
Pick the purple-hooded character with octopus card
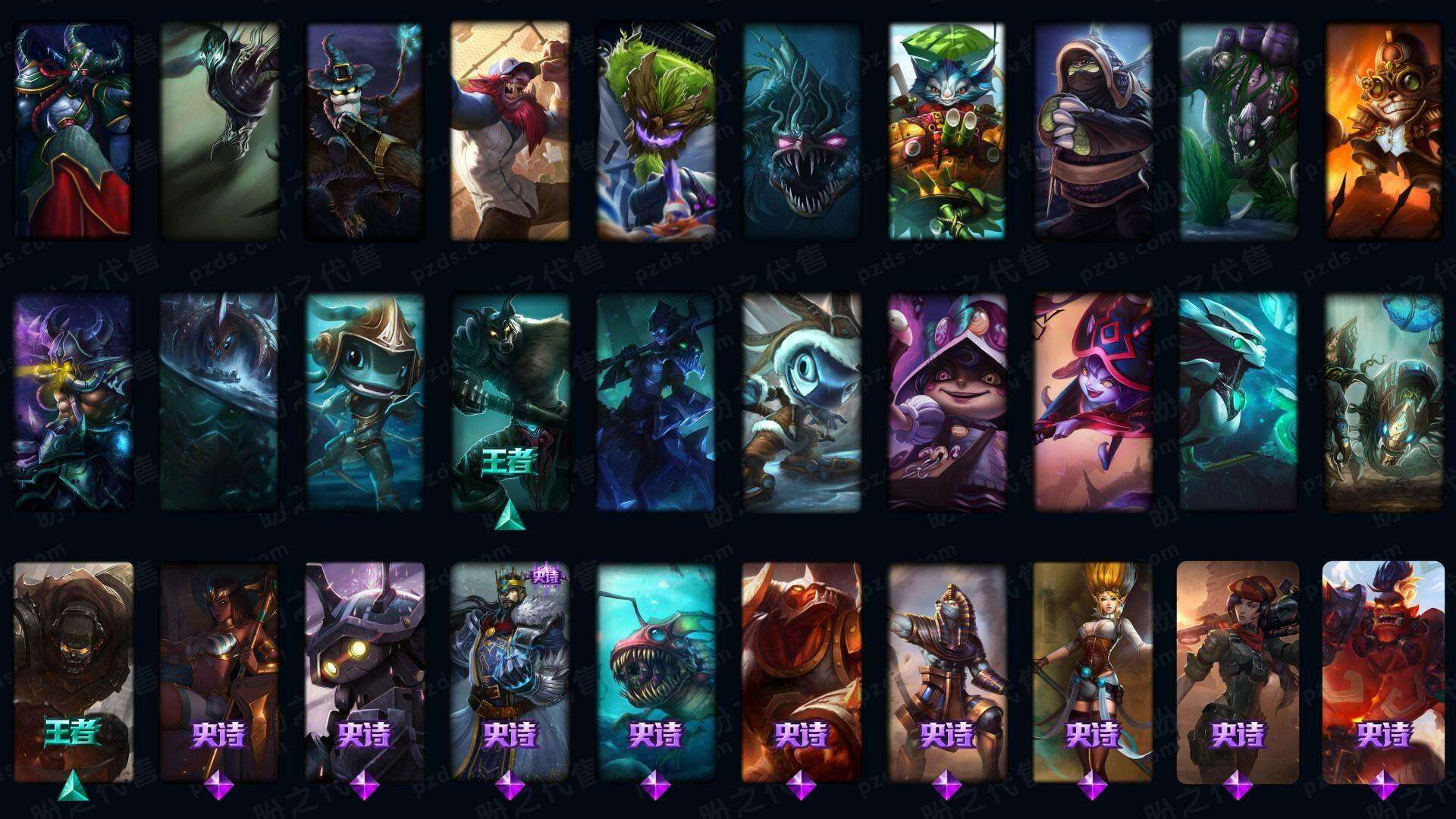tap(946, 402)
